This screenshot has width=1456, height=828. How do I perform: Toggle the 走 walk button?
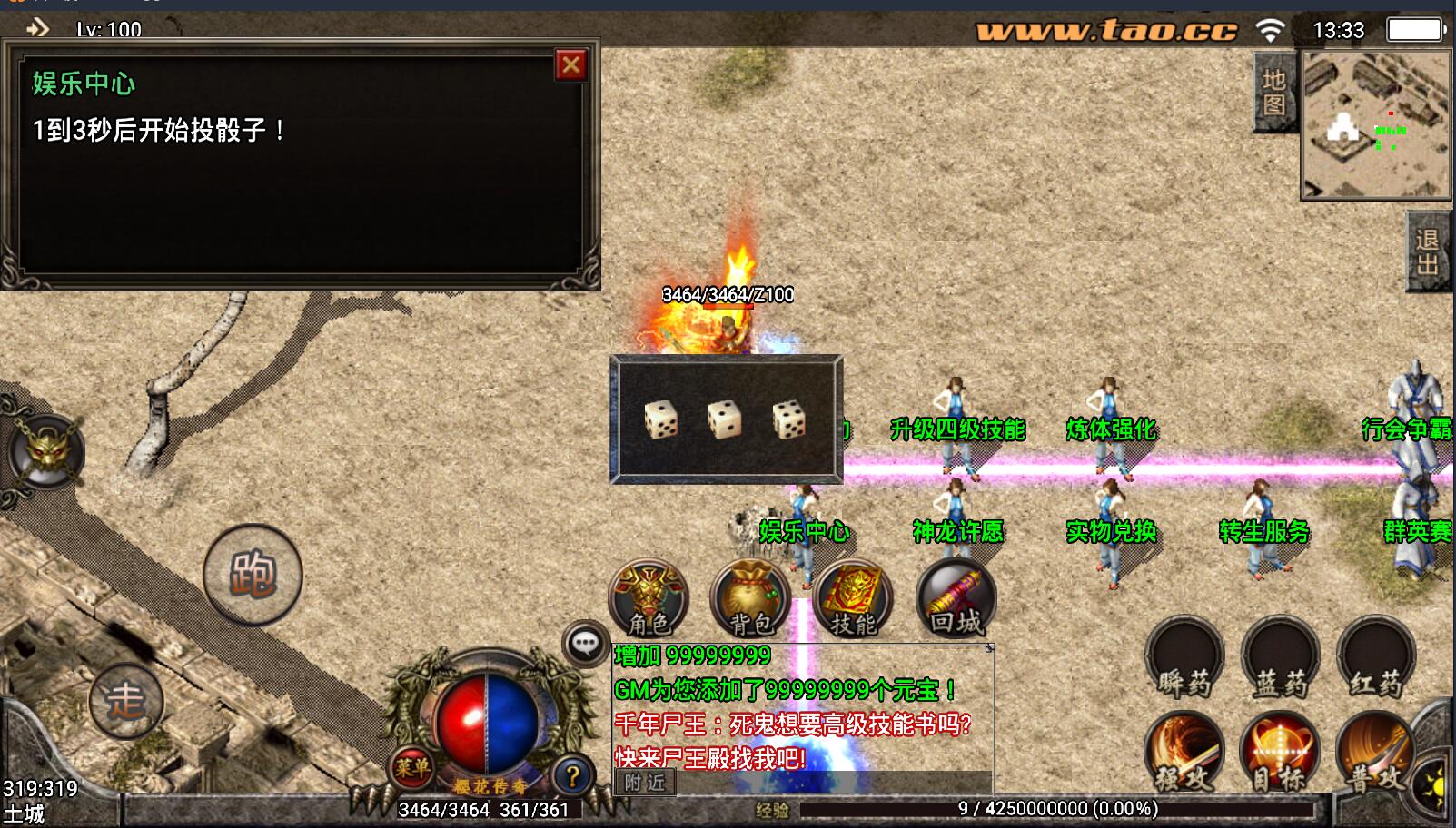(x=125, y=701)
